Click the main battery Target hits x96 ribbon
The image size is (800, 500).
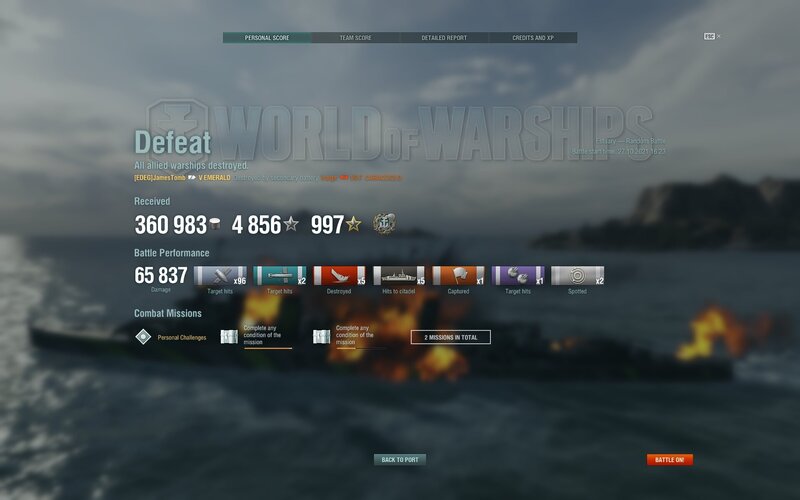tap(220, 276)
